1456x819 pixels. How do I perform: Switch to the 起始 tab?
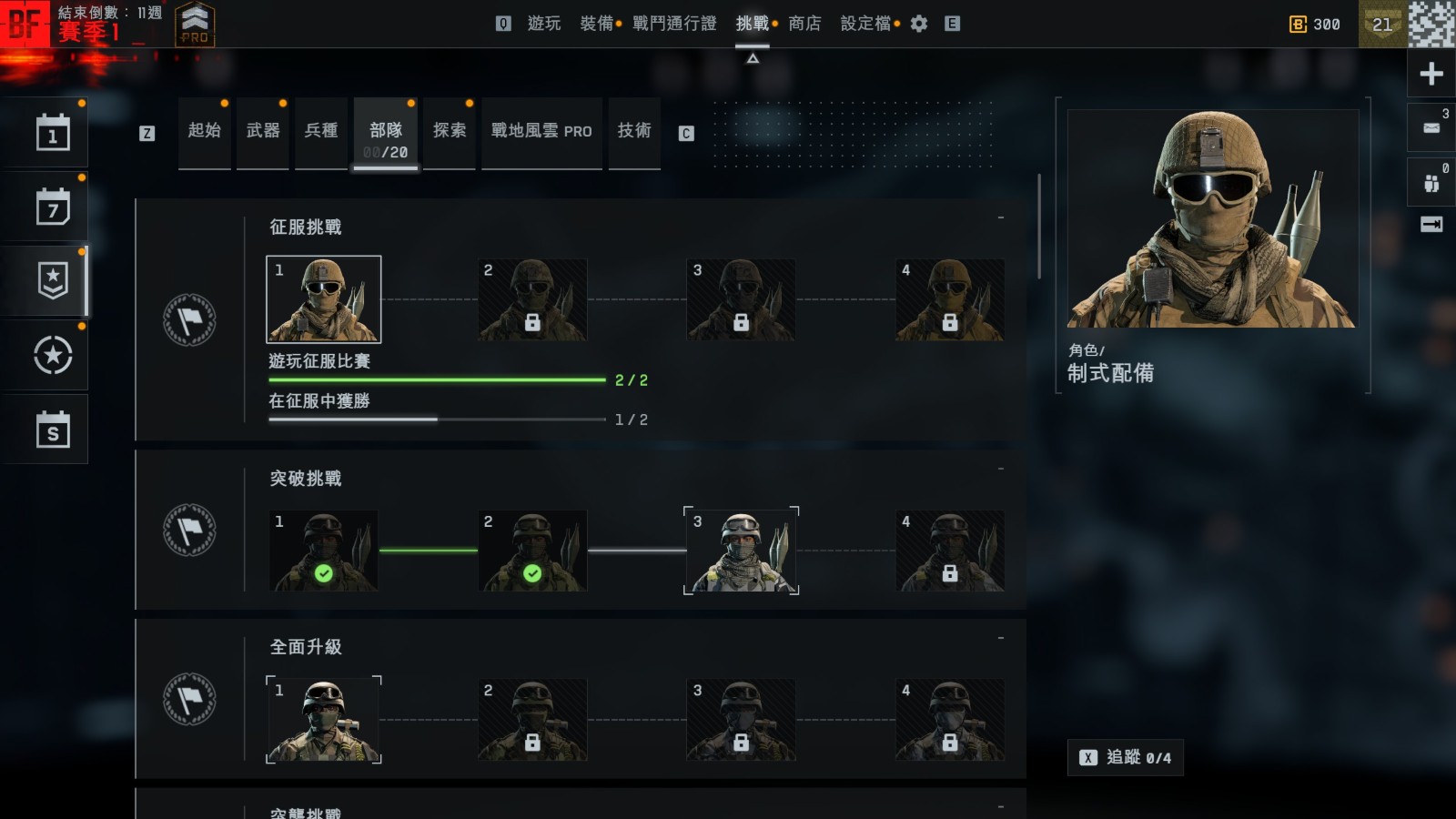[205, 132]
